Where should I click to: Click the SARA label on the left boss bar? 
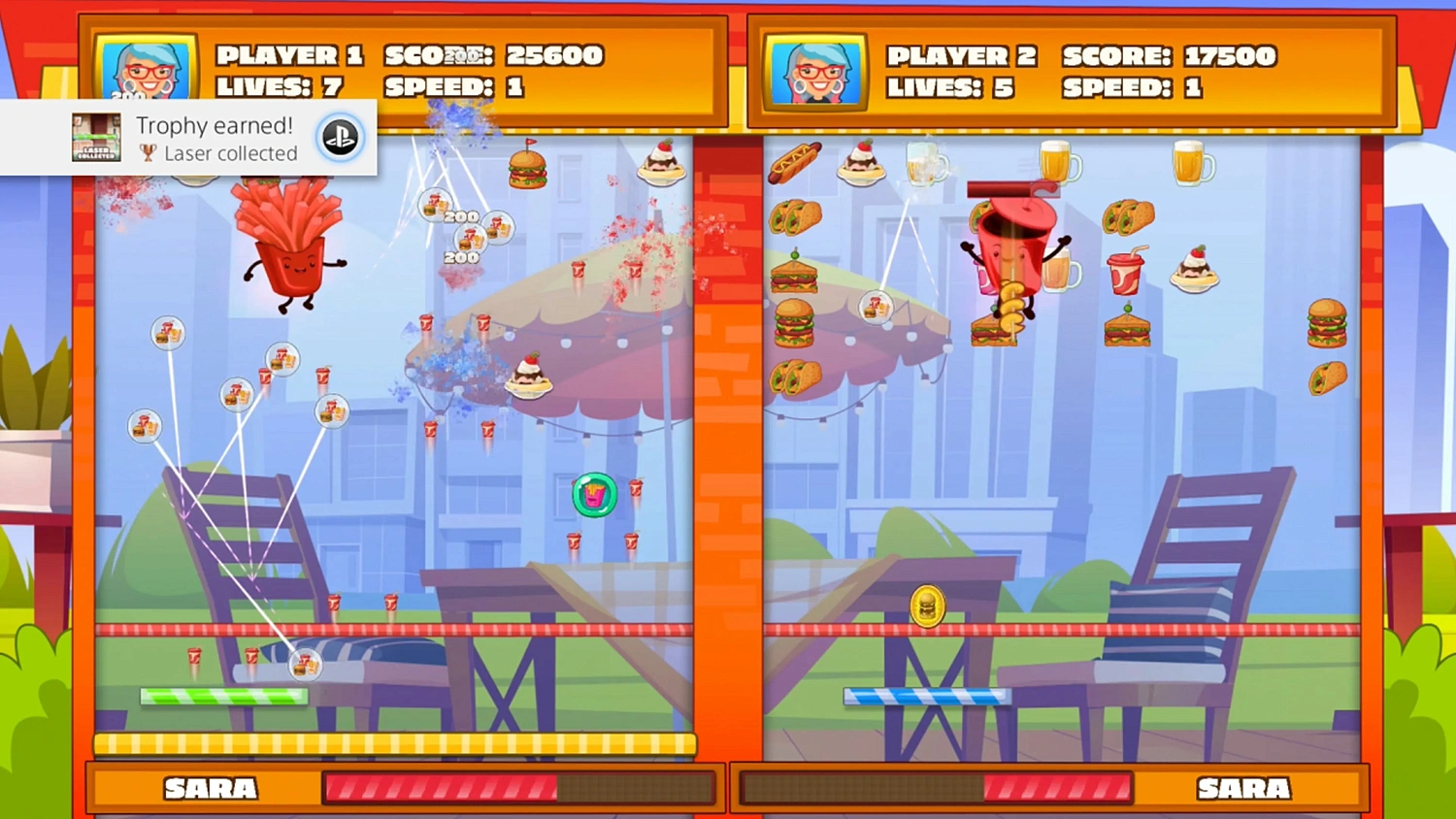209,789
